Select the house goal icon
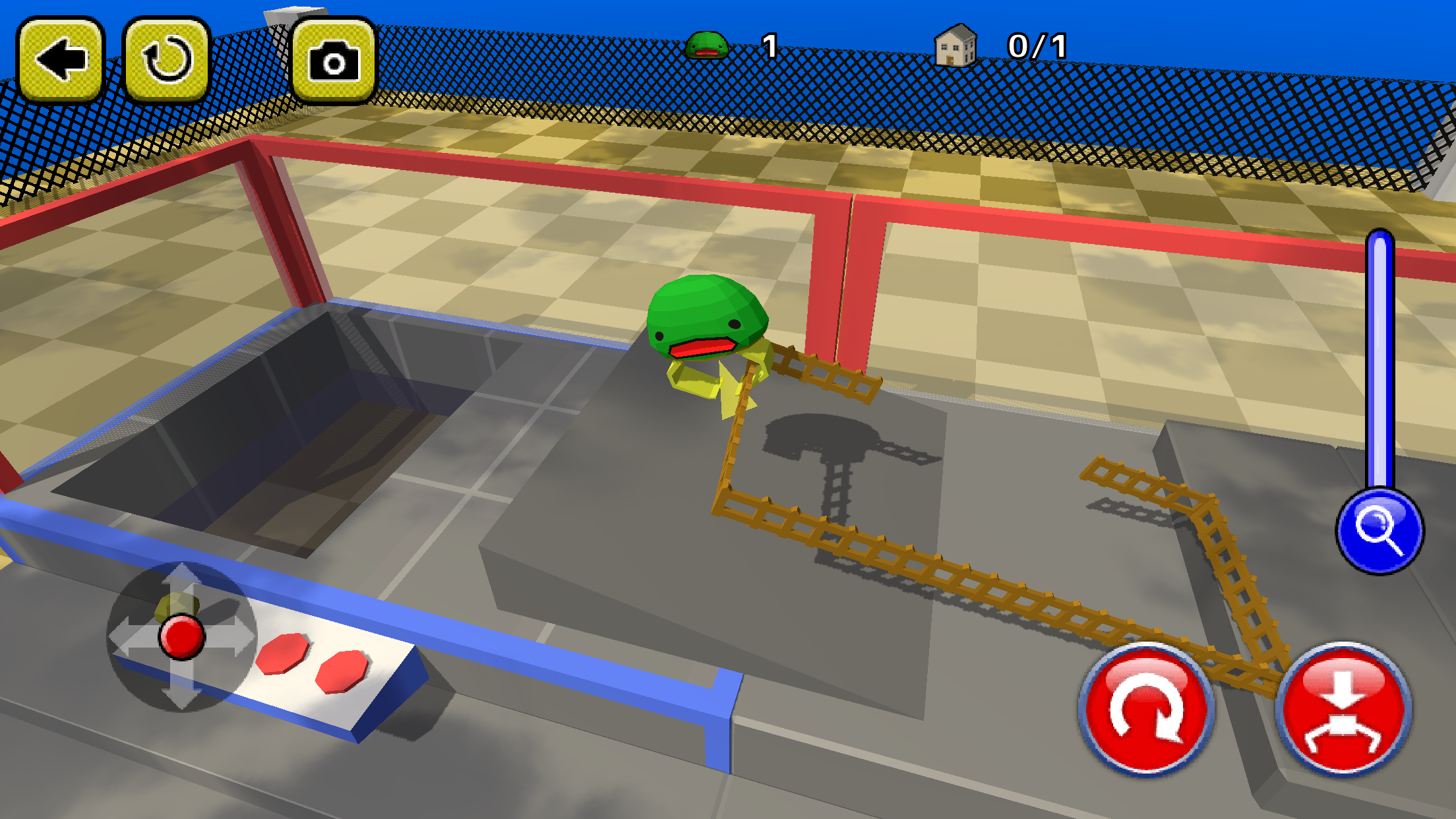 (956, 45)
